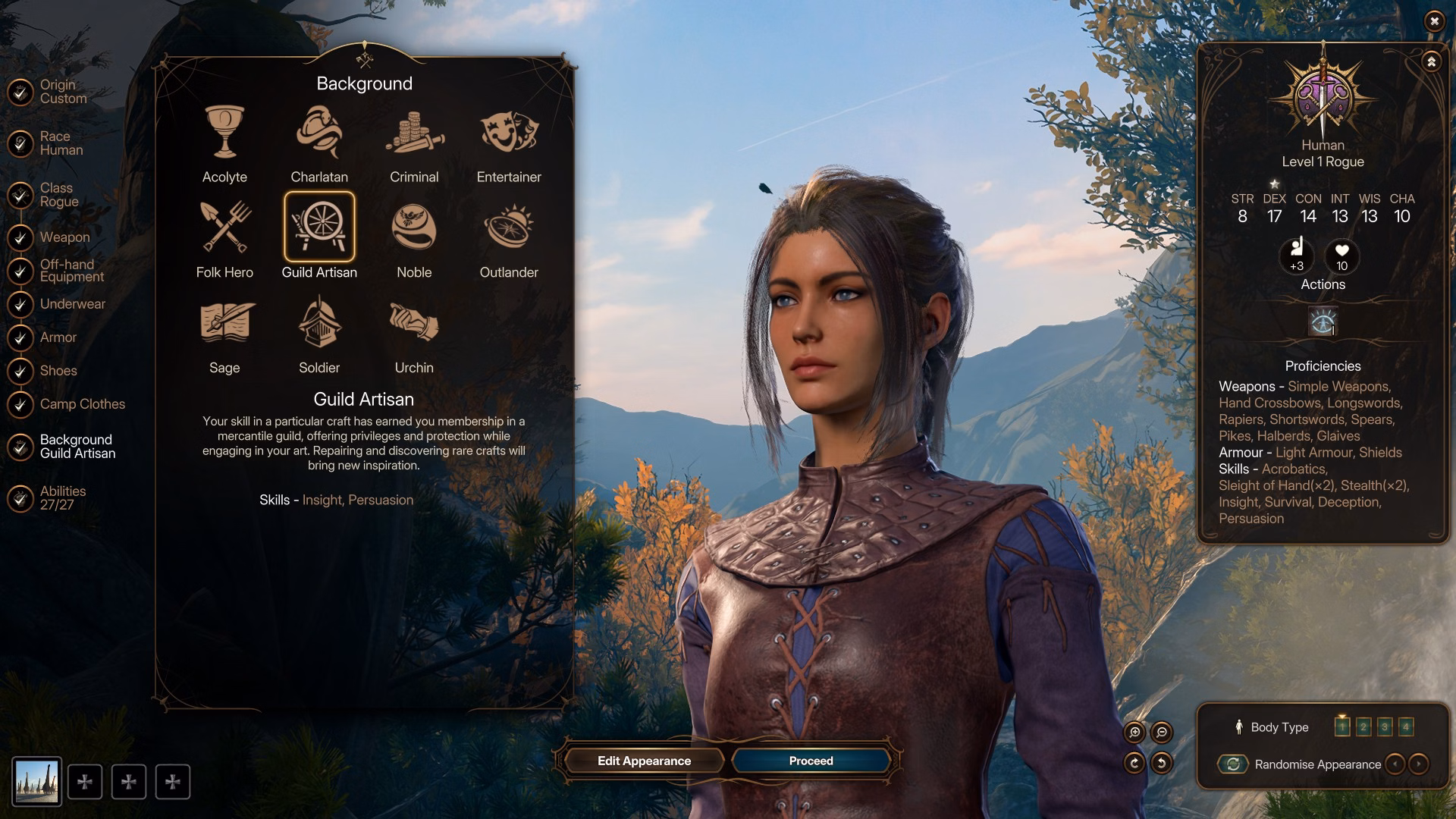
Task: Go to the Class Rogue step
Action: (x=59, y=195)
